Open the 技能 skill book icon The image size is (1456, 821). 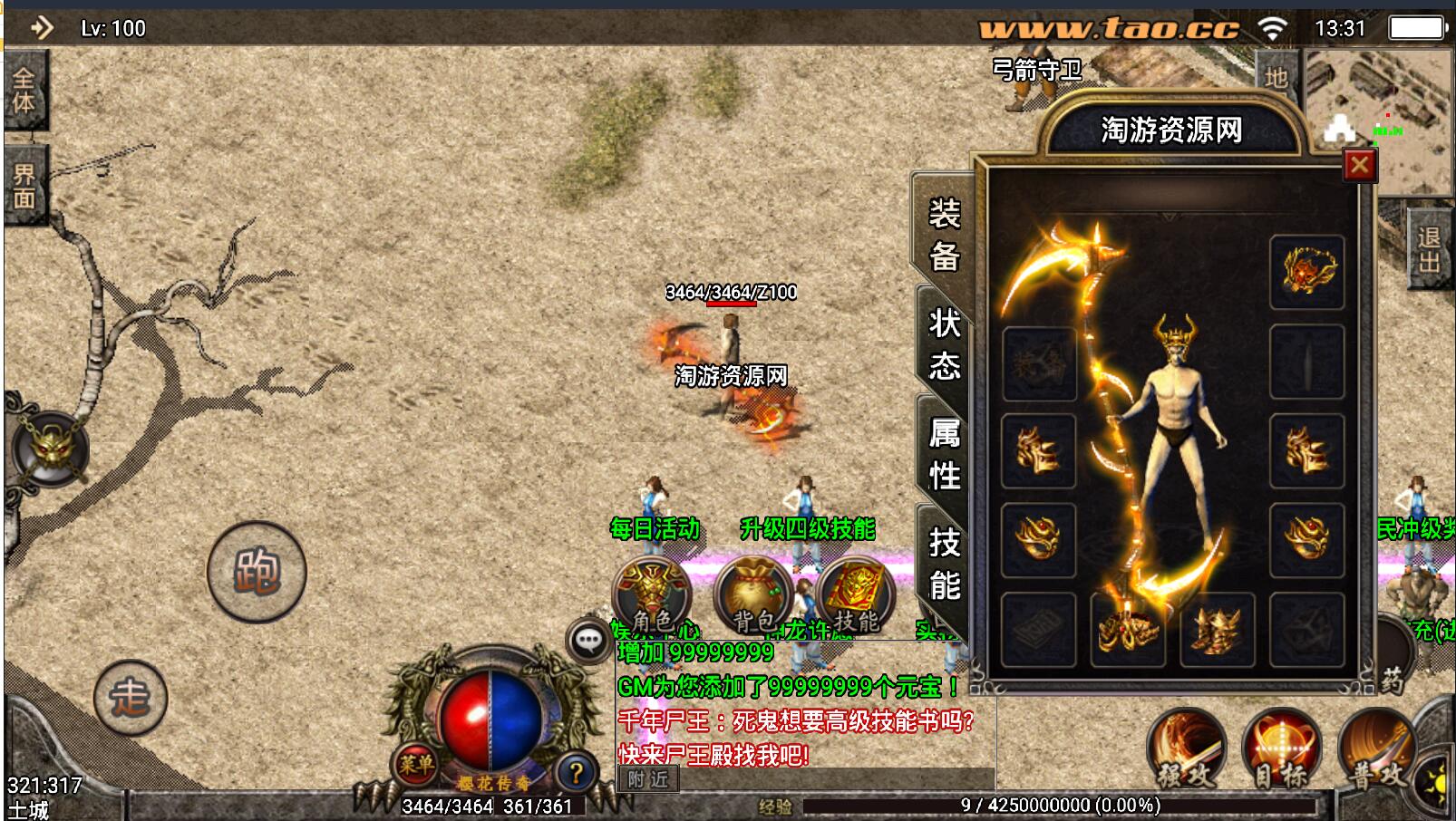coord(855,595)
